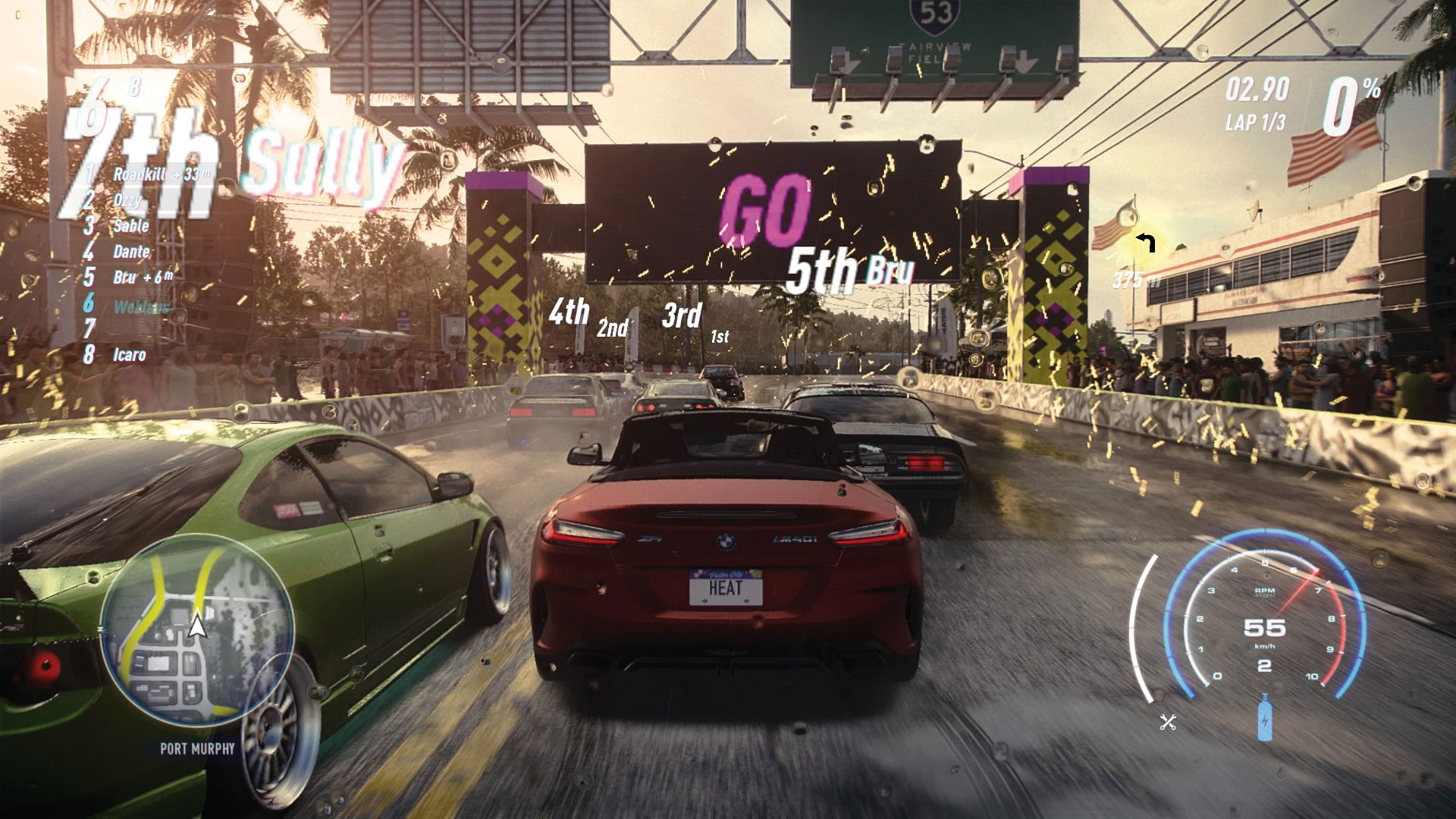Click Sable's row in the standings

(x=130, y=226)
